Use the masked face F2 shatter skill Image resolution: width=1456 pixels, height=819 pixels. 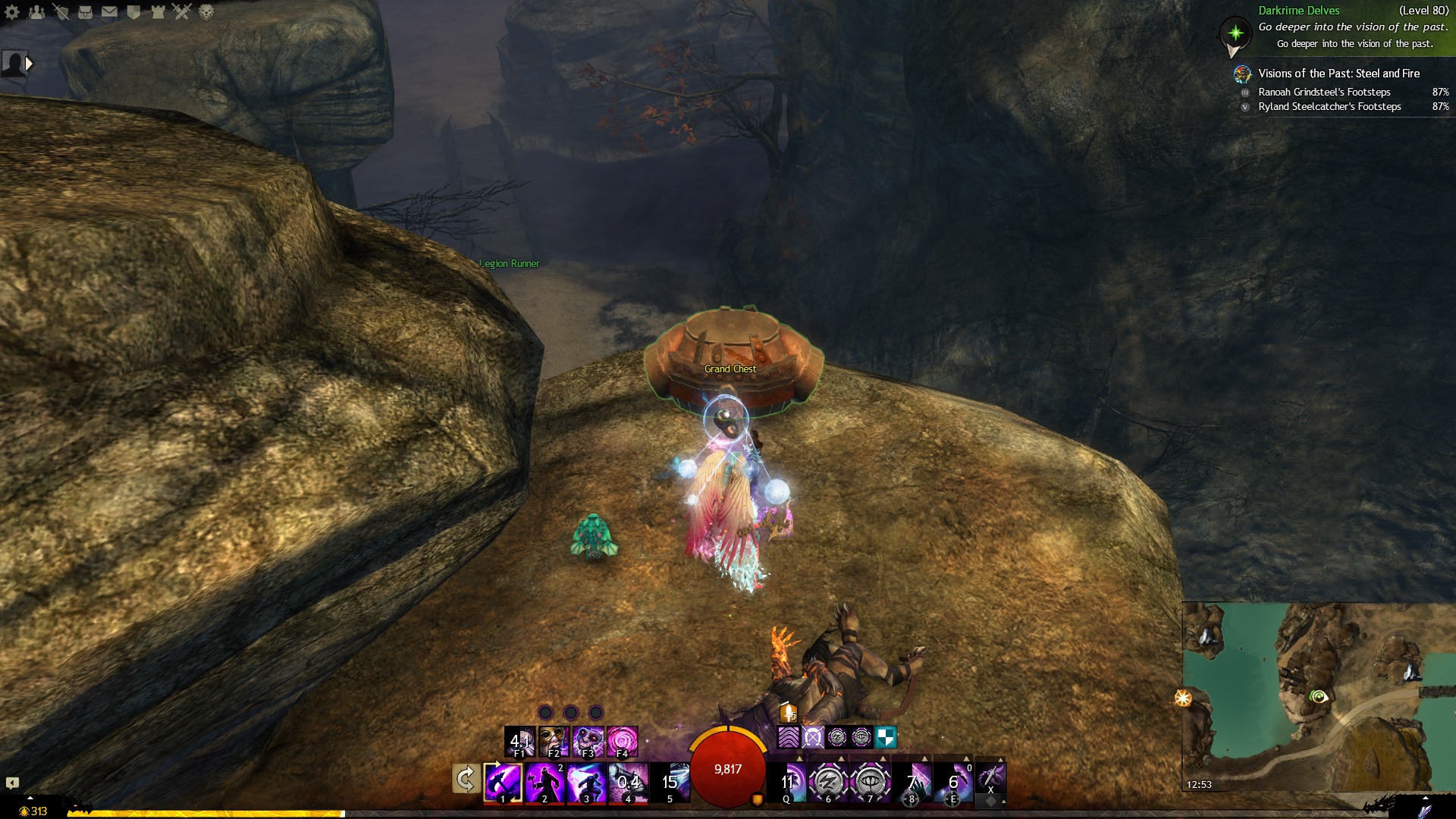[554, 741]
